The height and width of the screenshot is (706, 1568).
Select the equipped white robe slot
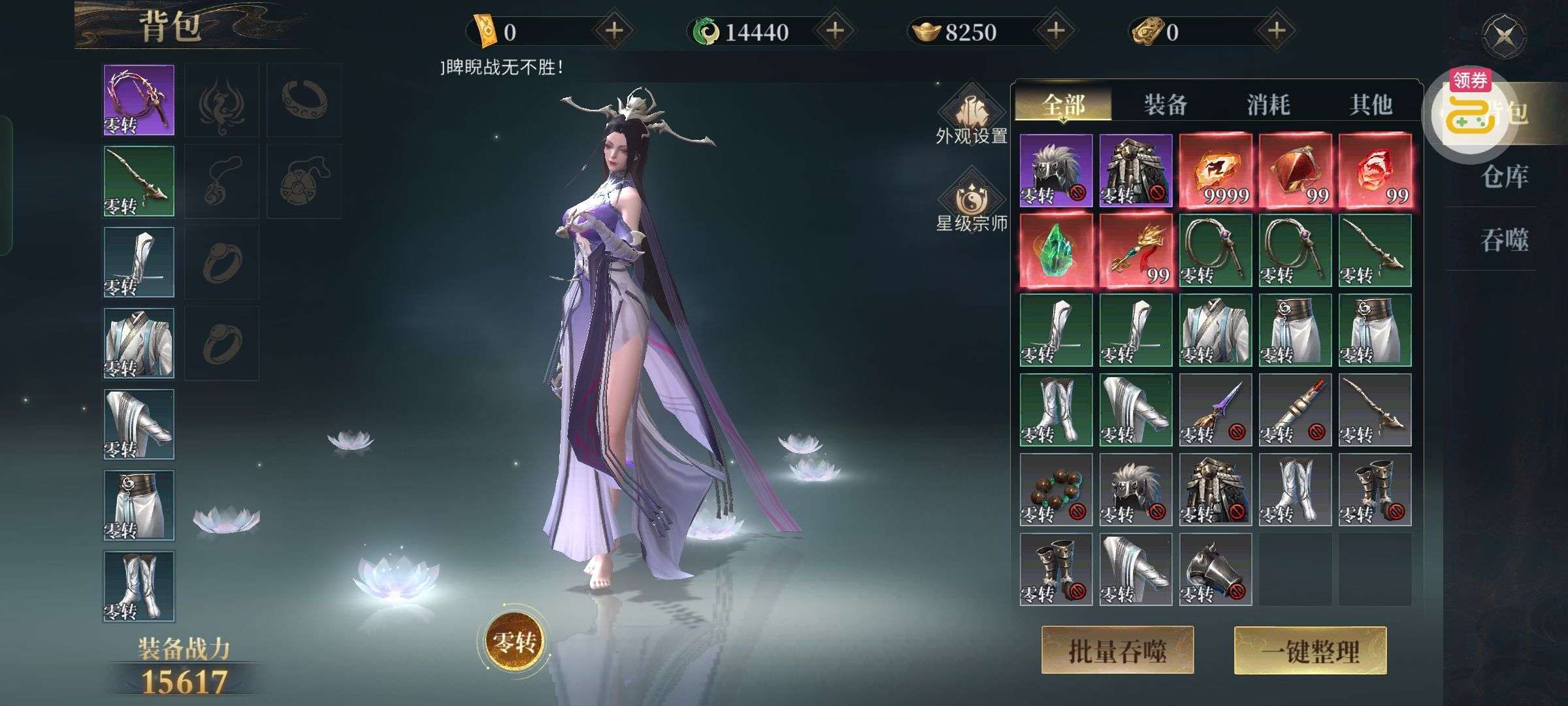[139, 343]
